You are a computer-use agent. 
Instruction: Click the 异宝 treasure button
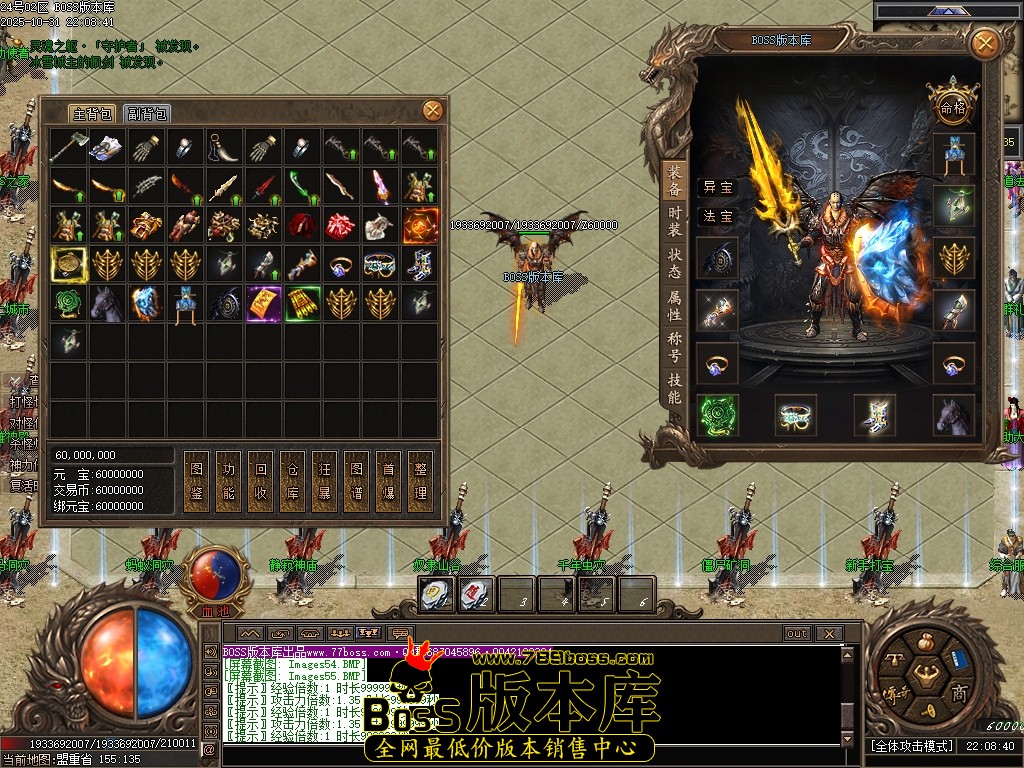717,187
